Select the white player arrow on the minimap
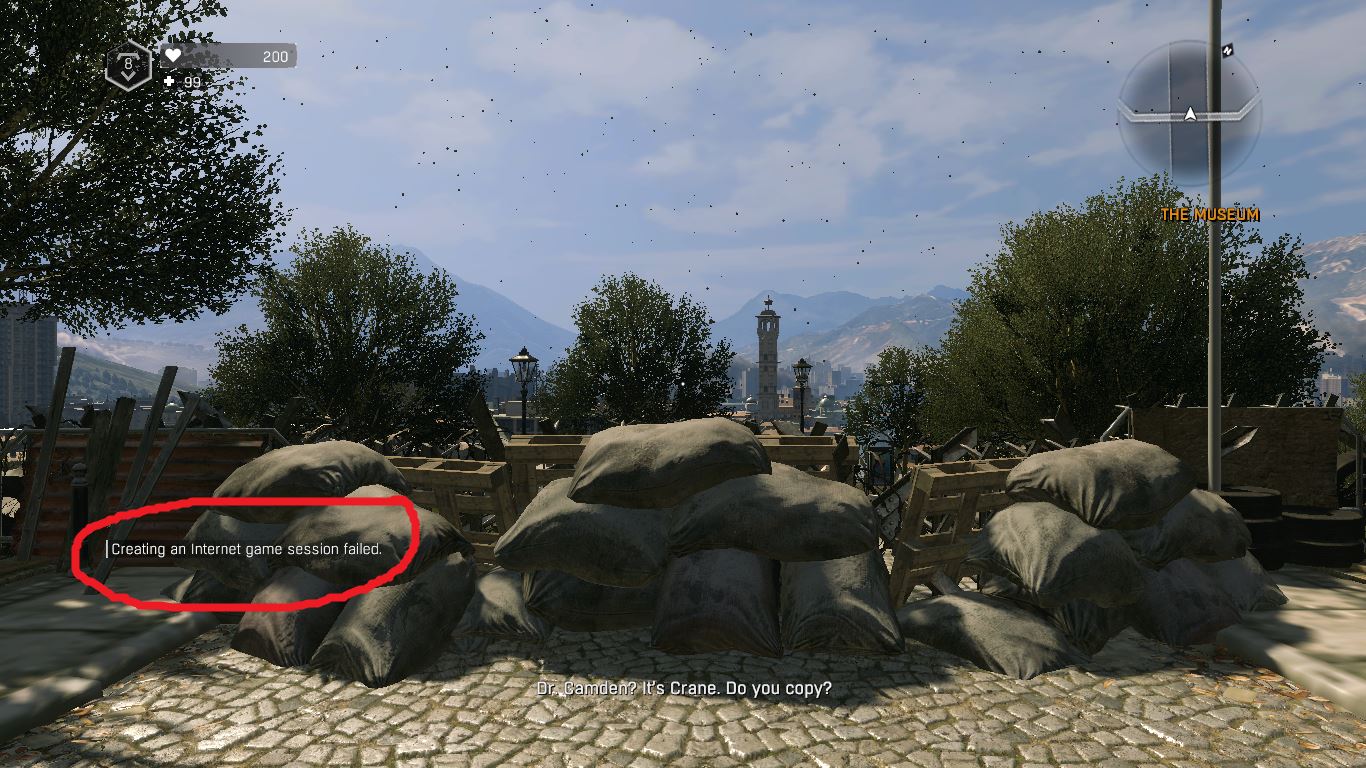The image size is (1366, 768). point(1192,112)
